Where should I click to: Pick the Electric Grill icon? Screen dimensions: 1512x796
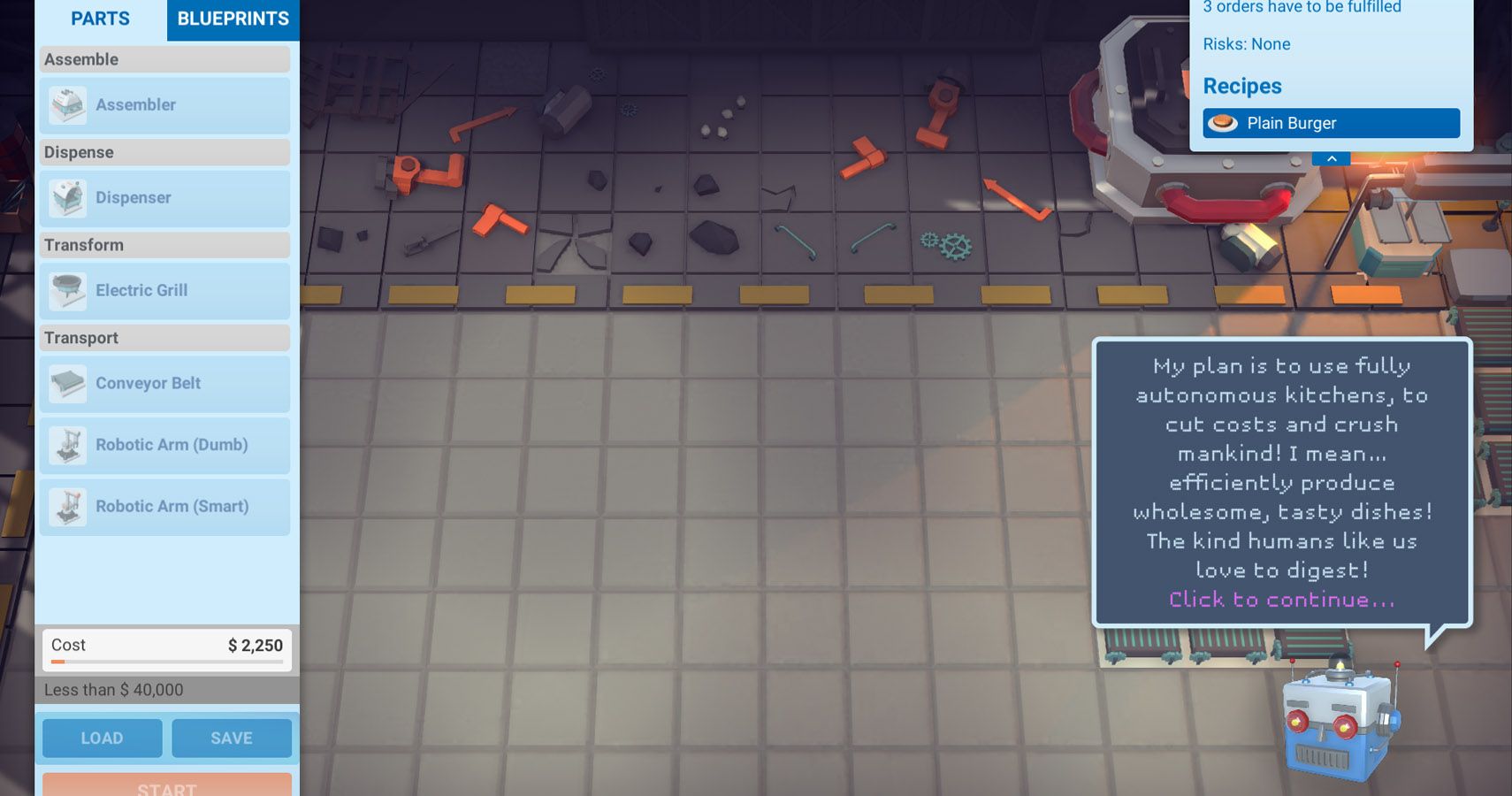click(69, 290)
